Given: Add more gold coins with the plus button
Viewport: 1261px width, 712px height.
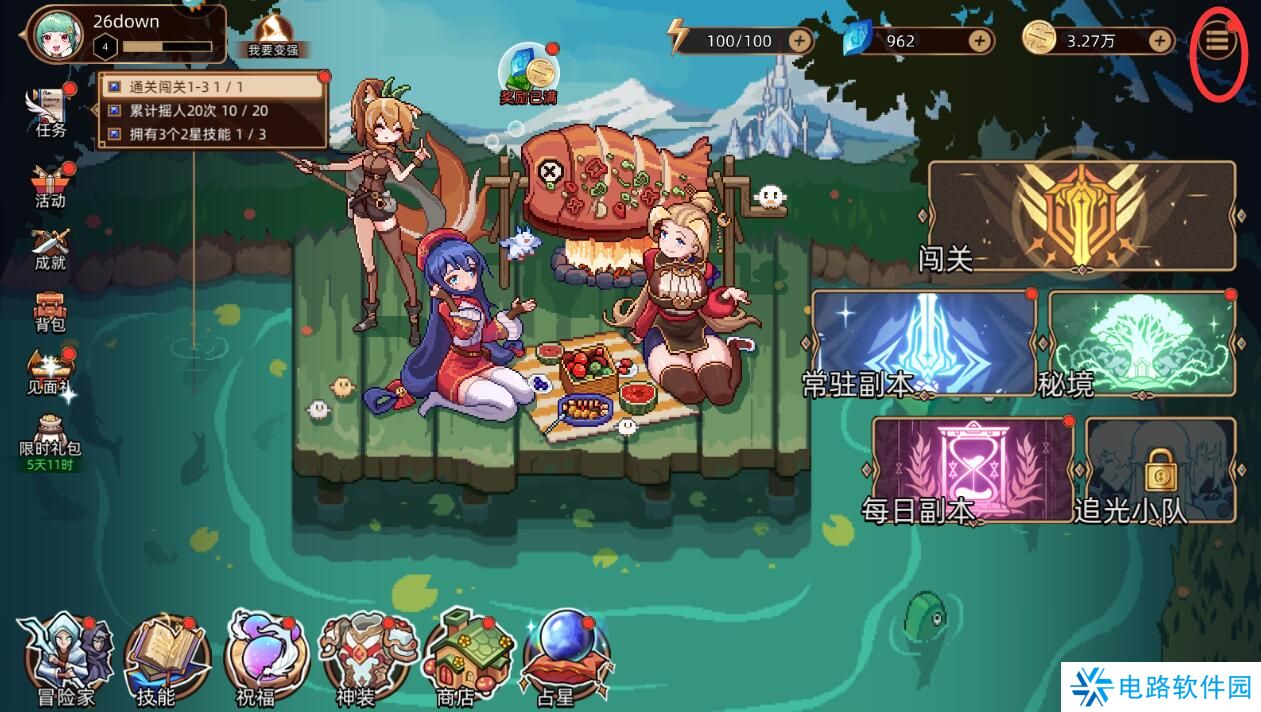Looking at the screenshot, I should 1160,41.
